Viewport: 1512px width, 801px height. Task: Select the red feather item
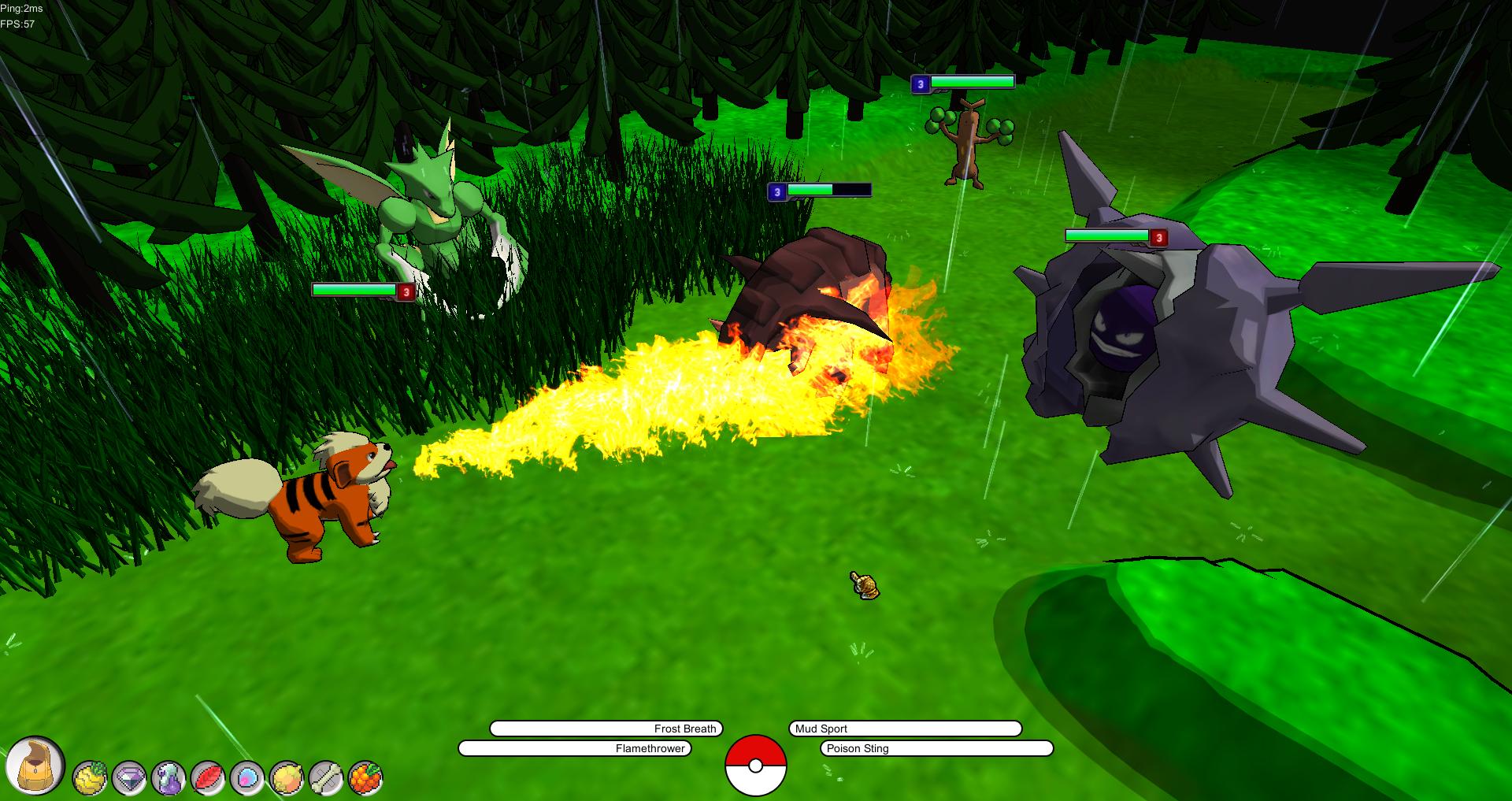click(208, 778)
